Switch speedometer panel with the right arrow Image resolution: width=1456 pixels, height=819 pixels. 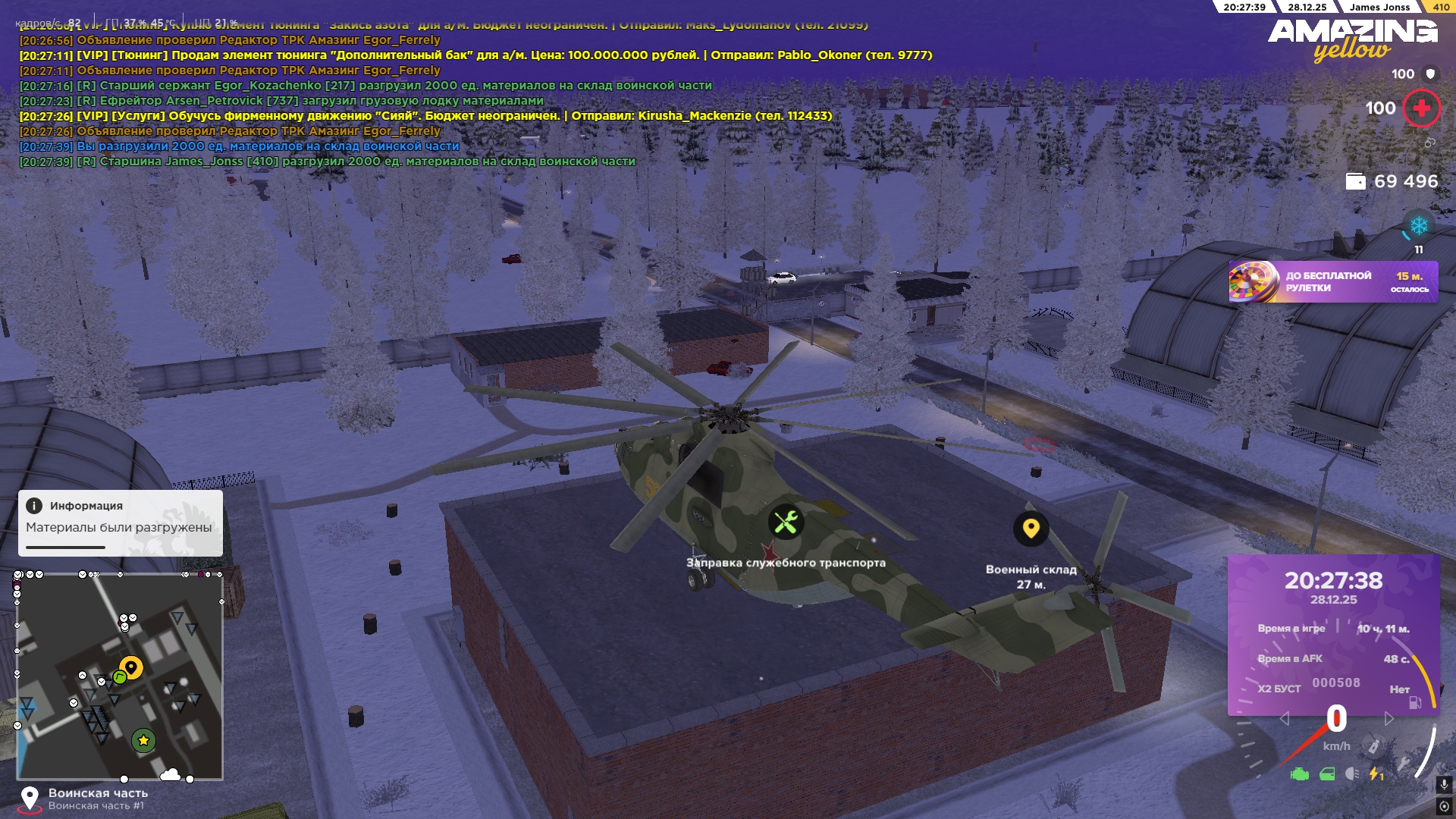1389,718
